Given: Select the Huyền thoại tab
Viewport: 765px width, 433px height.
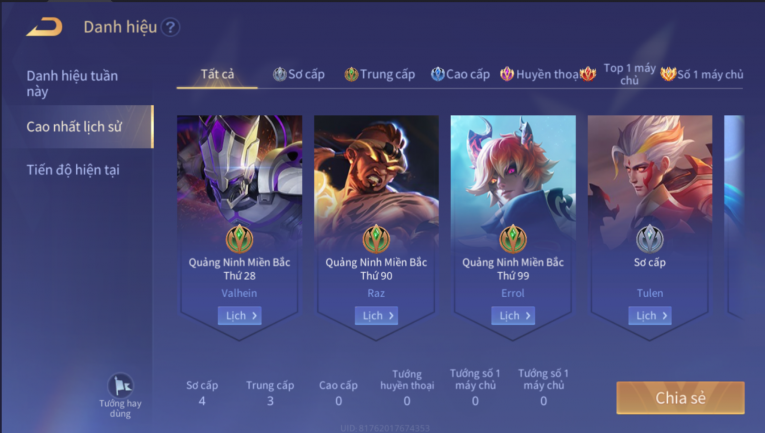Looking at the screenshot, I should point(540,74).
